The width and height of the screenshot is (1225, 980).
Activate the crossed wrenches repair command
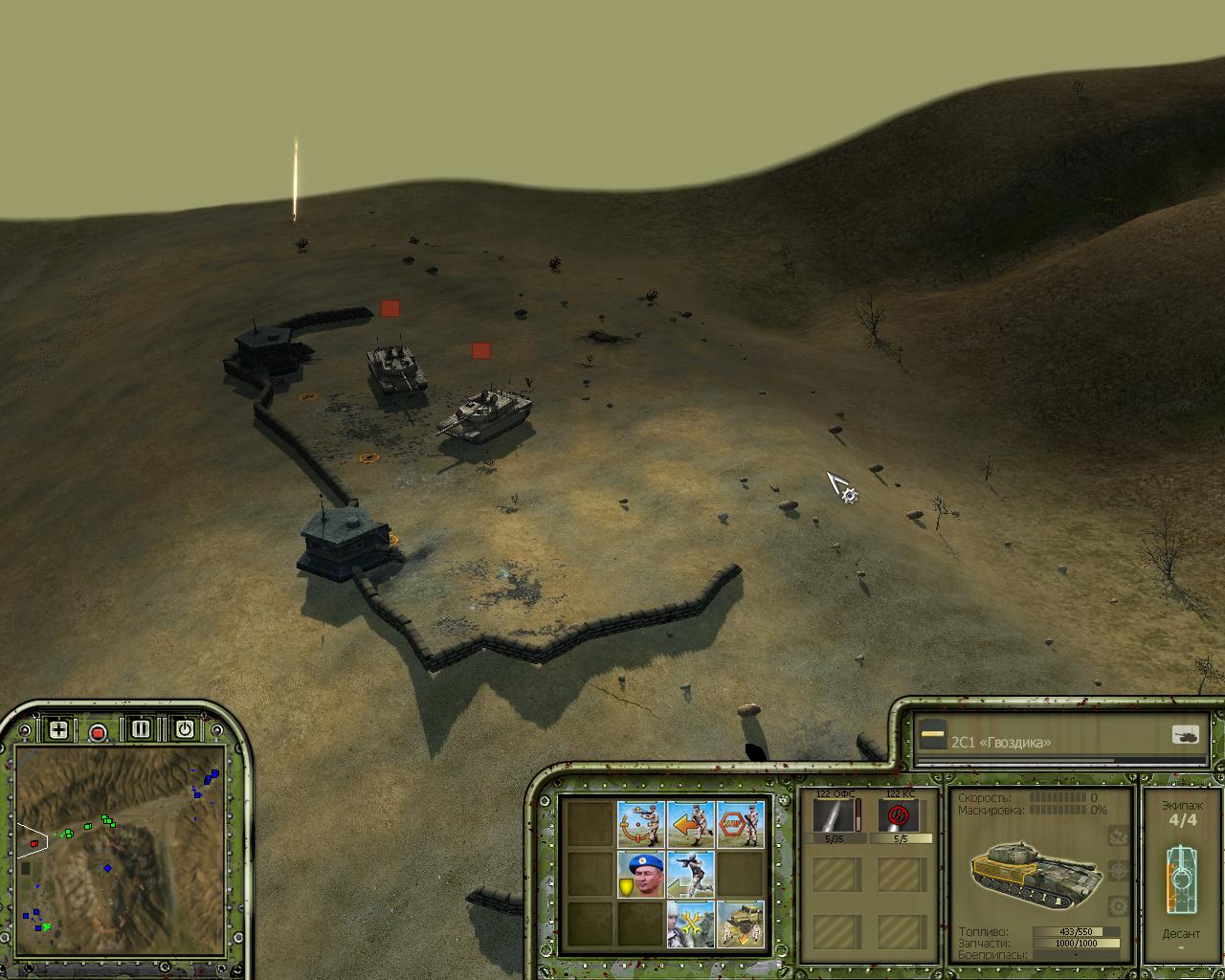(x=690, y=924)
